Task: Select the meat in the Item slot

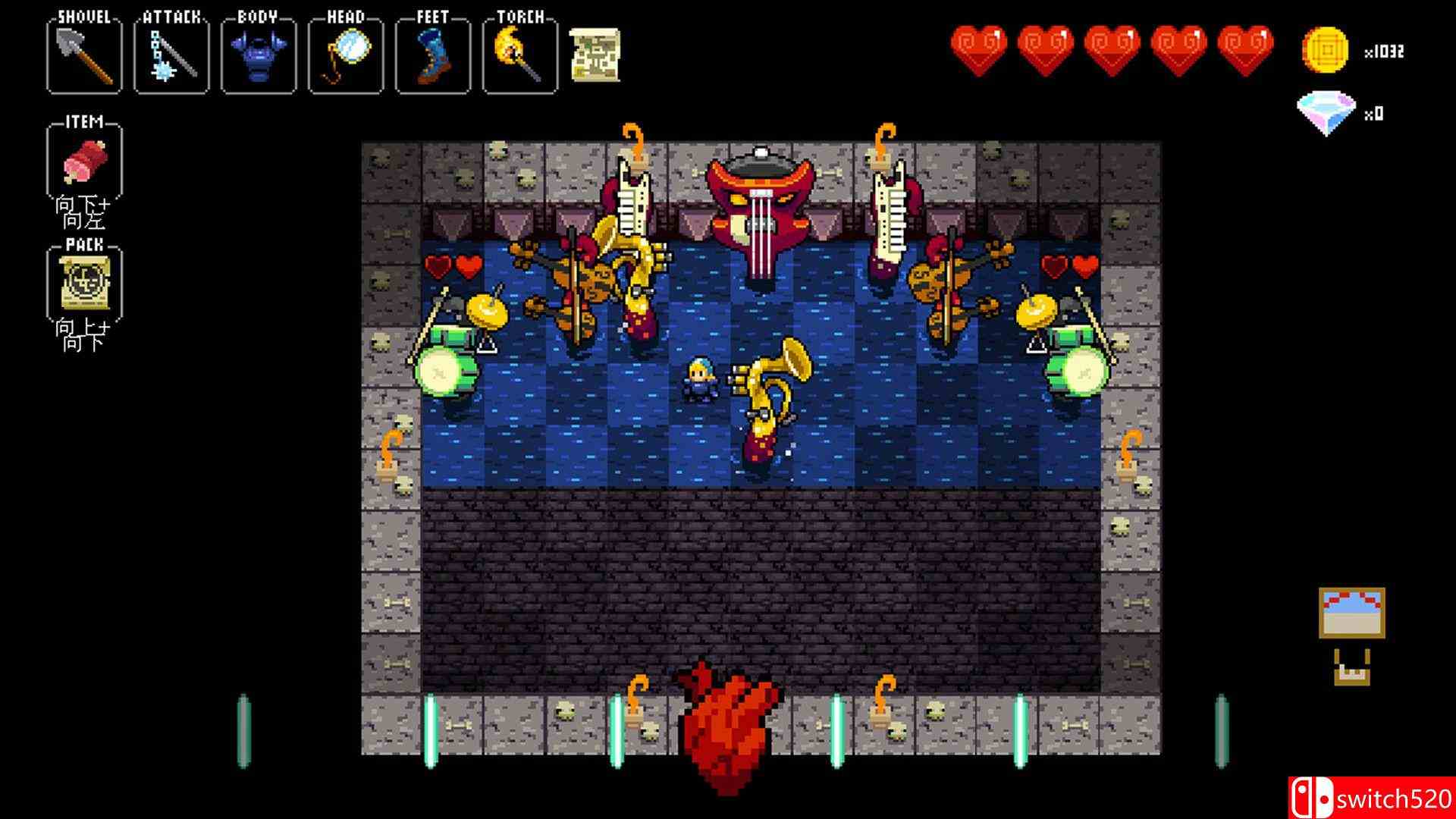Action: (85, 161)
